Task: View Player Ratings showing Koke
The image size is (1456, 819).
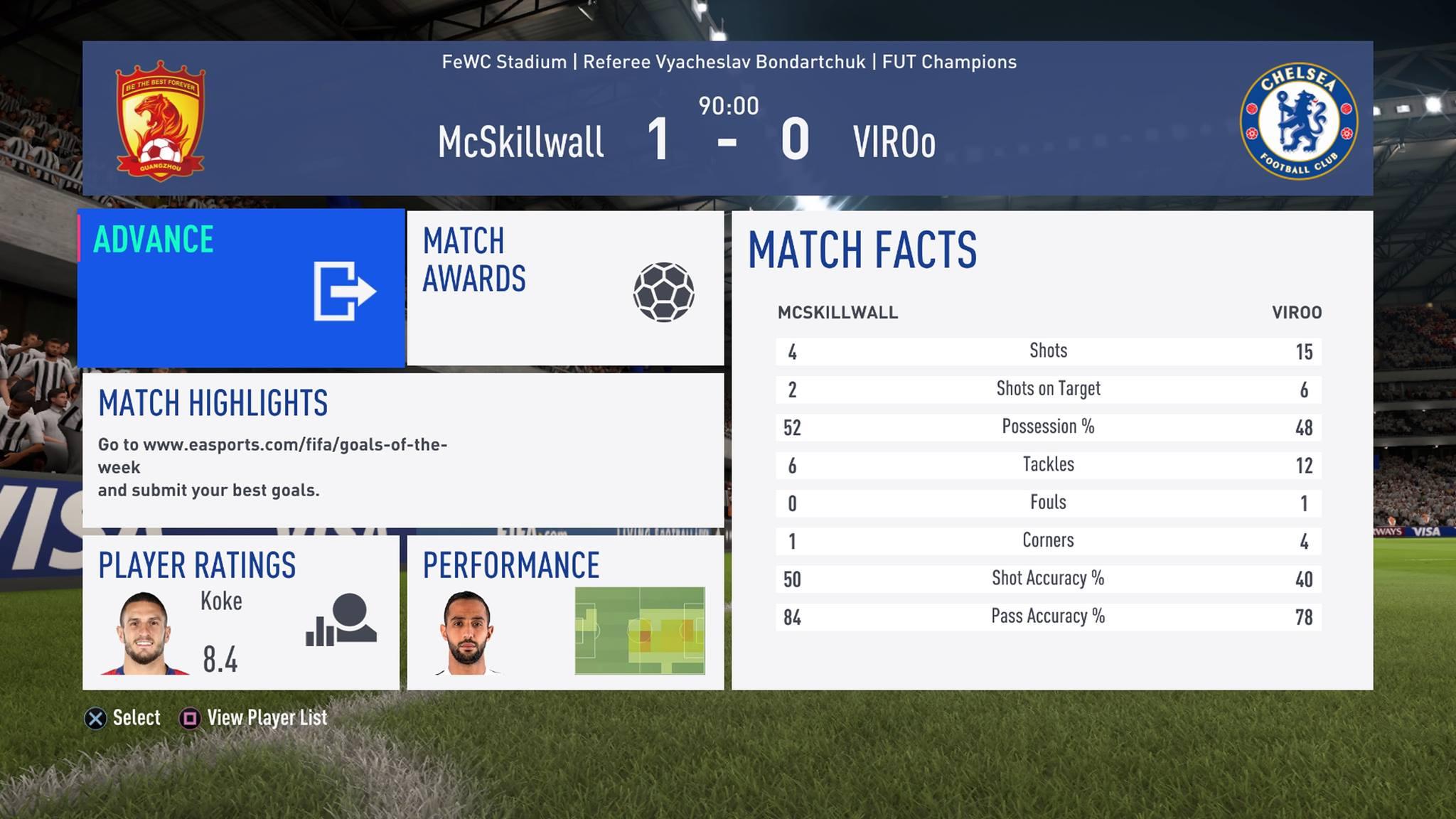Action: pos(241,612)
